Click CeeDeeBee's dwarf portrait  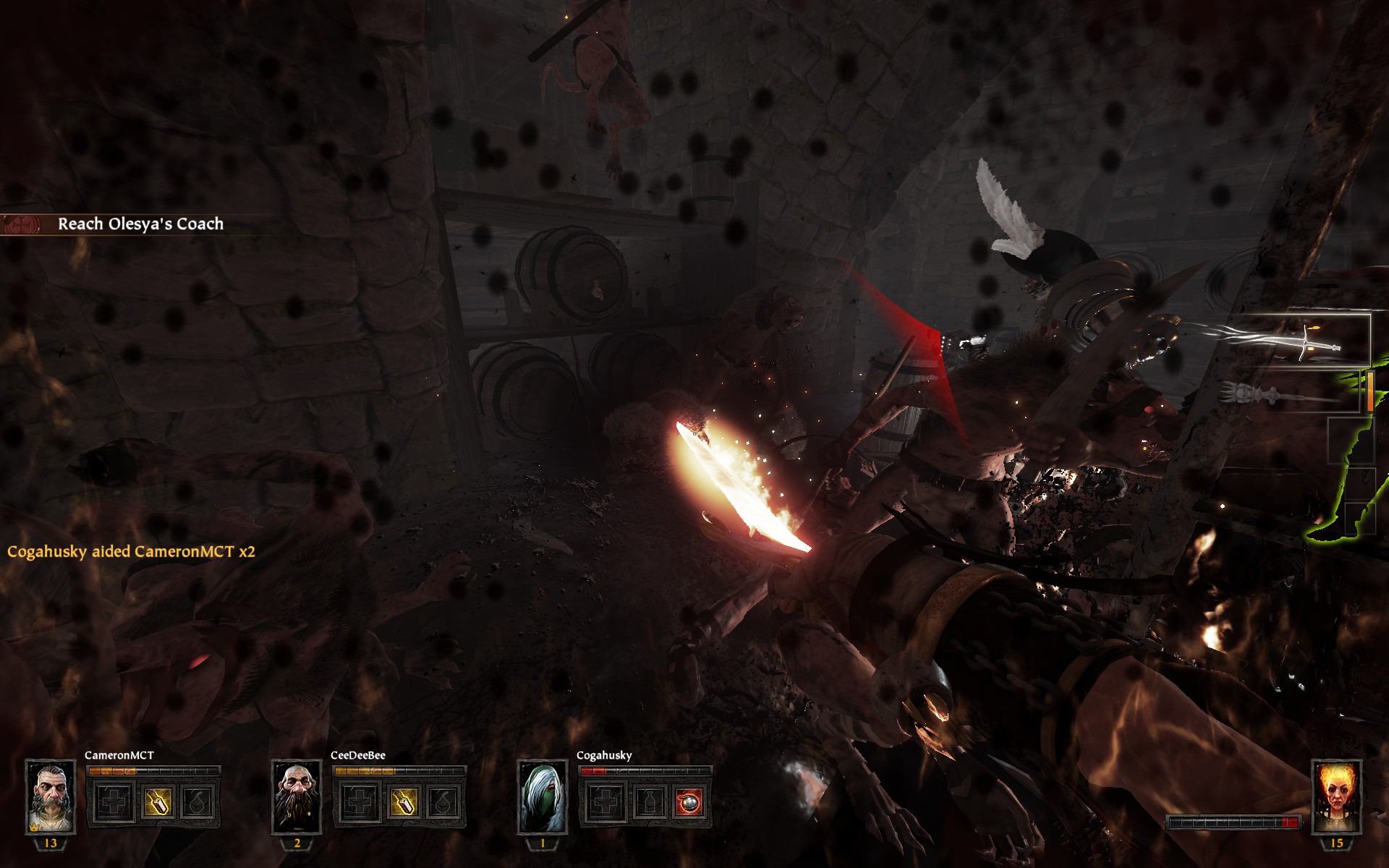tap(297, 797)
